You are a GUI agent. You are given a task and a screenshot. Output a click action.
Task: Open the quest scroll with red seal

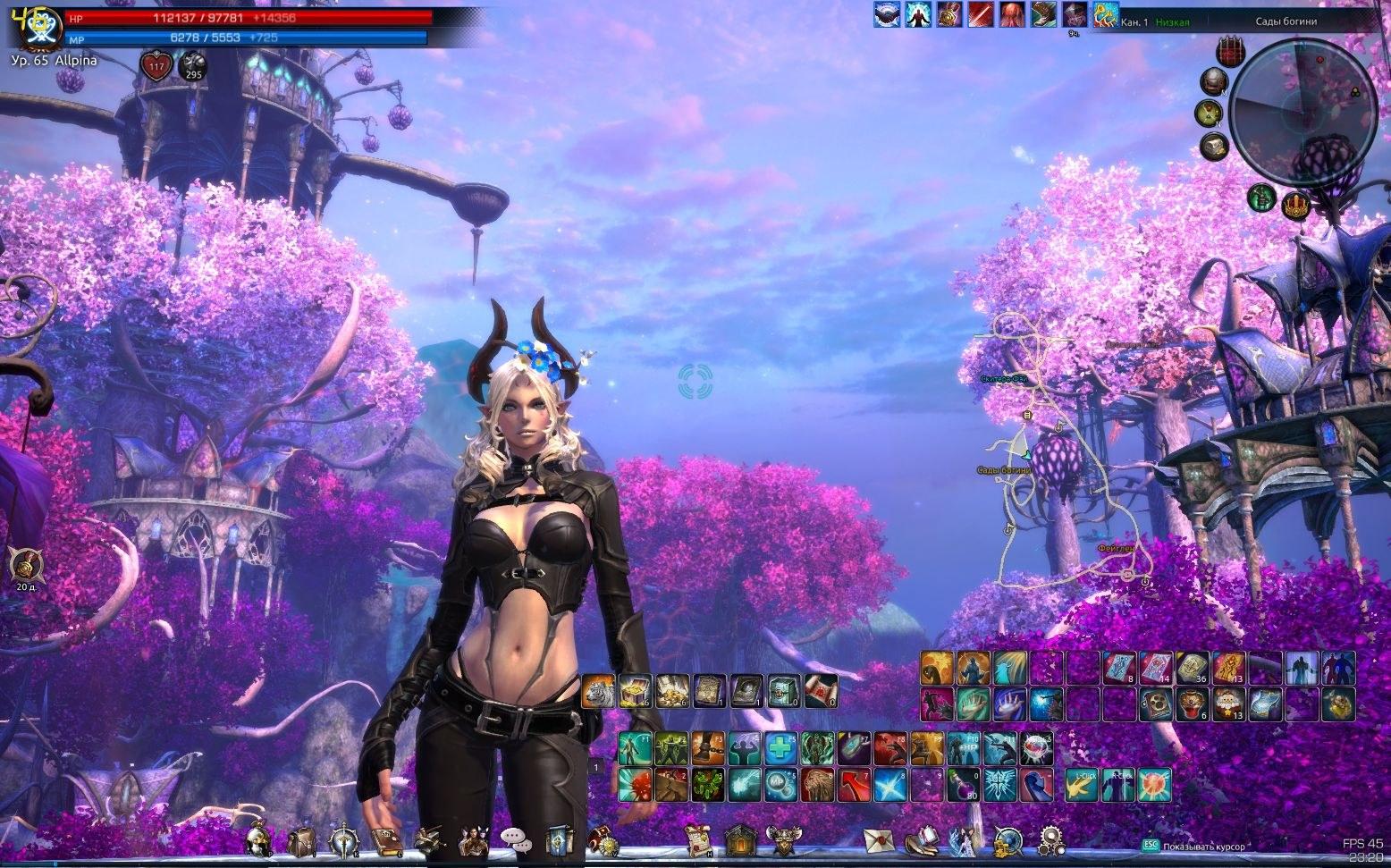coord(697,840)
